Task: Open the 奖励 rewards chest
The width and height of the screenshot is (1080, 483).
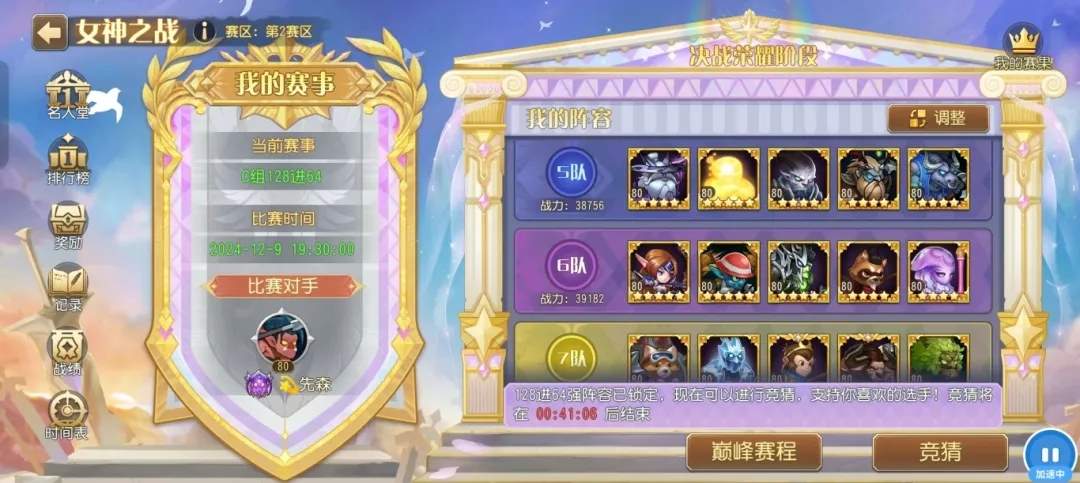Action: 68,226
